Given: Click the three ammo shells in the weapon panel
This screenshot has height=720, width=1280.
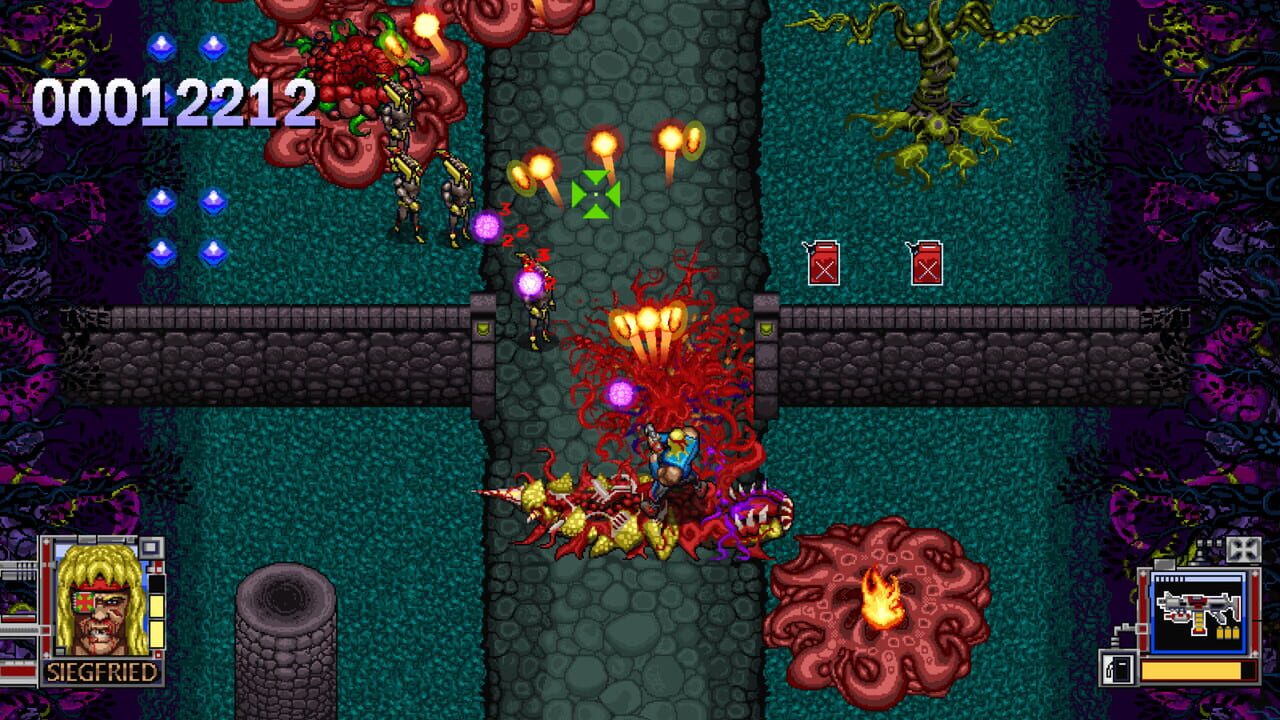Looking at the screenshot, I should pyautogui.click(x=1229, y=633).
